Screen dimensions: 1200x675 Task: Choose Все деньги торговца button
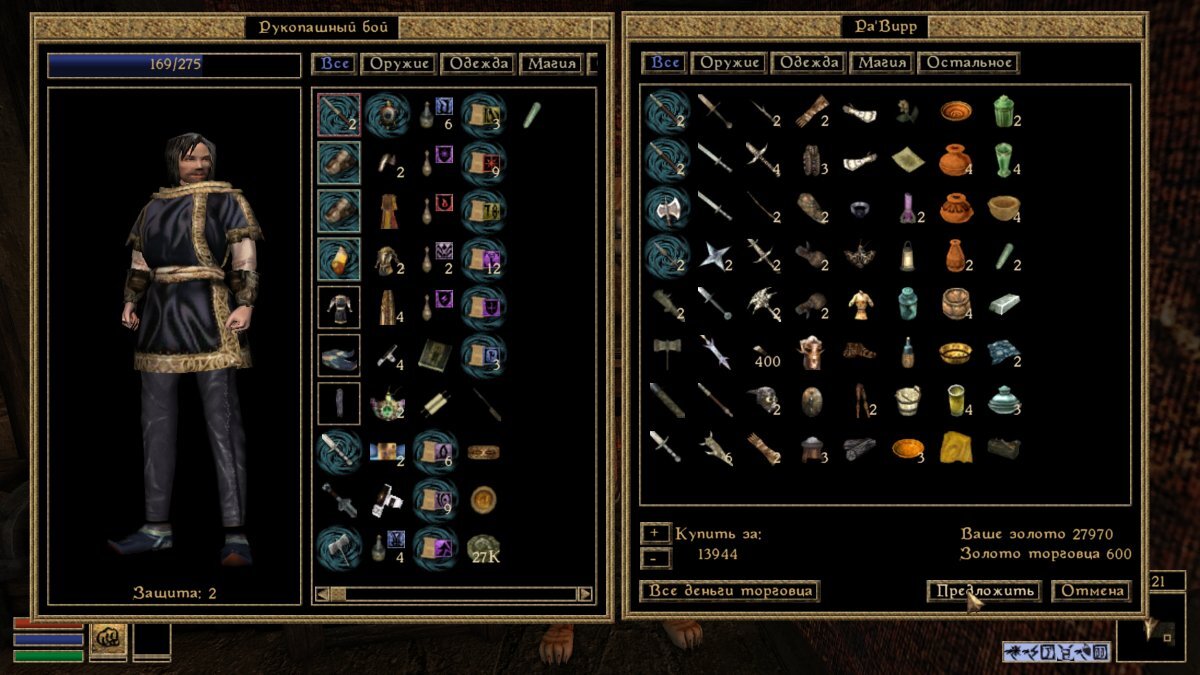(729, 591)
